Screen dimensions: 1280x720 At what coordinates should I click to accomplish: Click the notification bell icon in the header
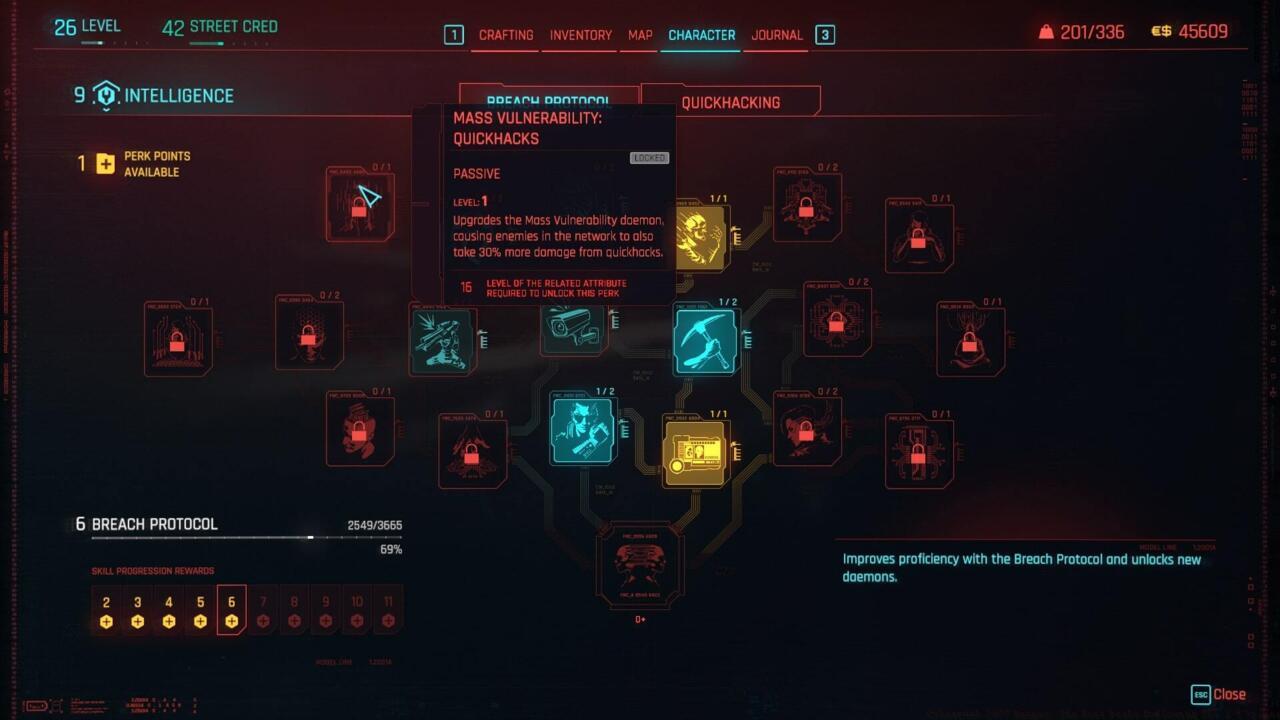[1045, 31]
